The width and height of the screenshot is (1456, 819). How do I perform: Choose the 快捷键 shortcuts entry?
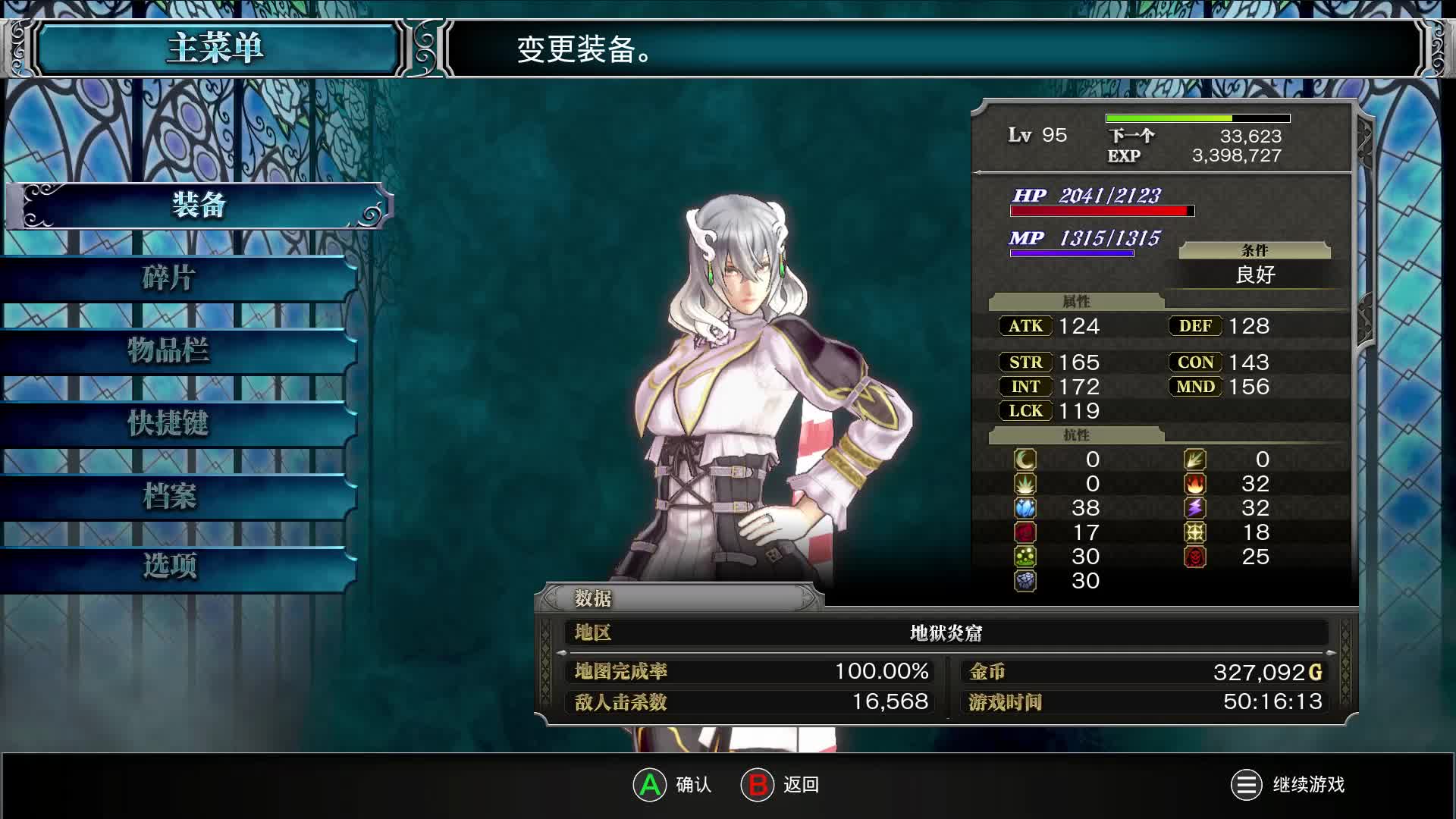coord(170,424)
